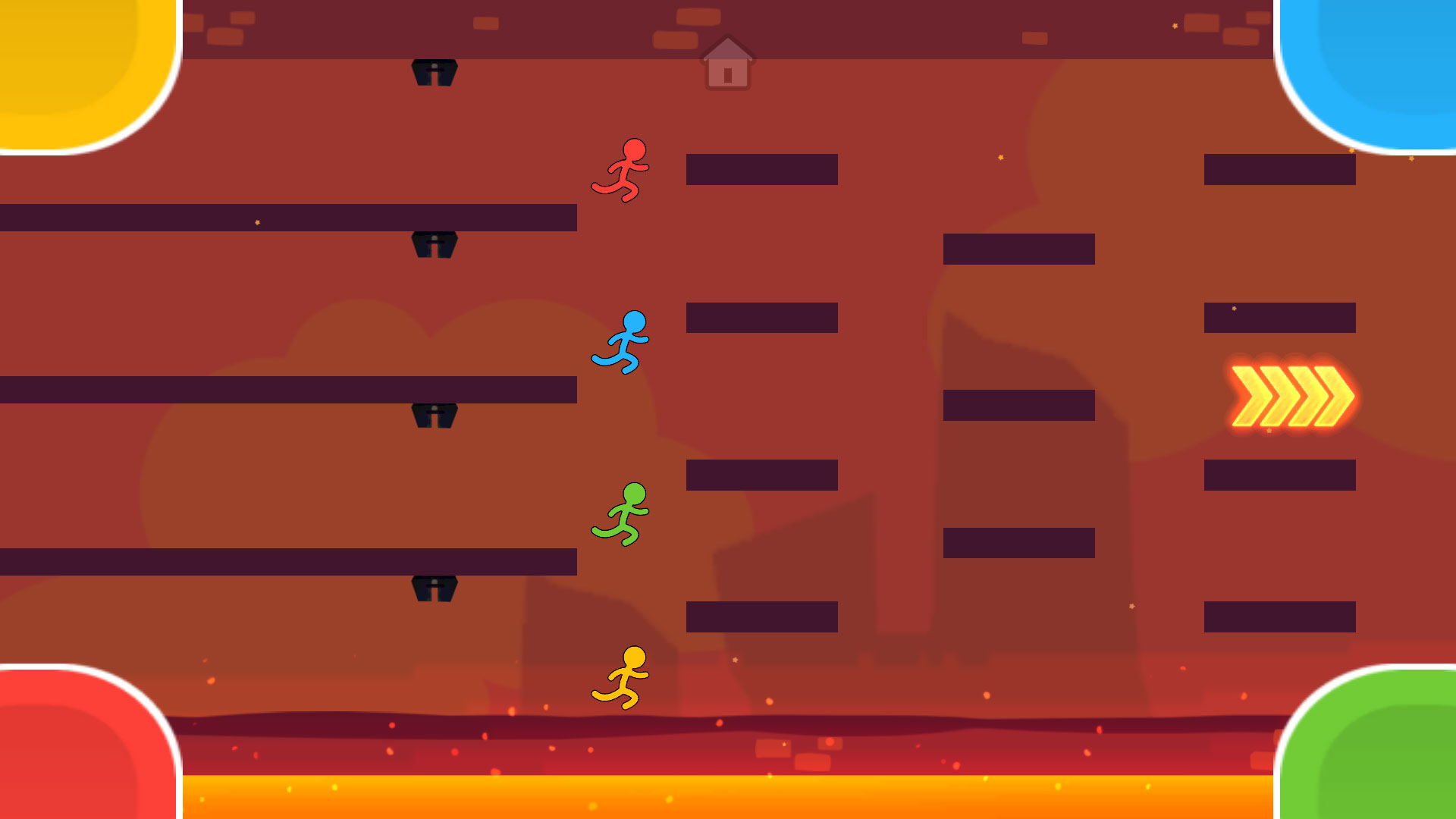Click the topmost spike trap
1456x819 pixels.
pyautogui.click(x=434, y=72)
